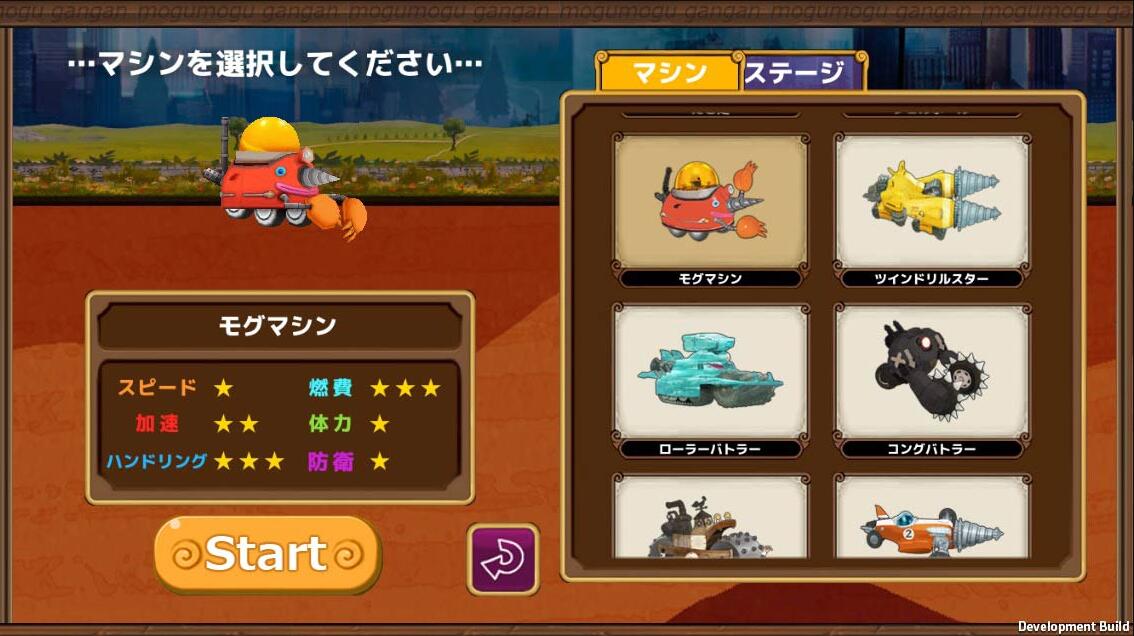
Task: Pick the brown spiked-roller machine tile
Action: click(710, 518)
